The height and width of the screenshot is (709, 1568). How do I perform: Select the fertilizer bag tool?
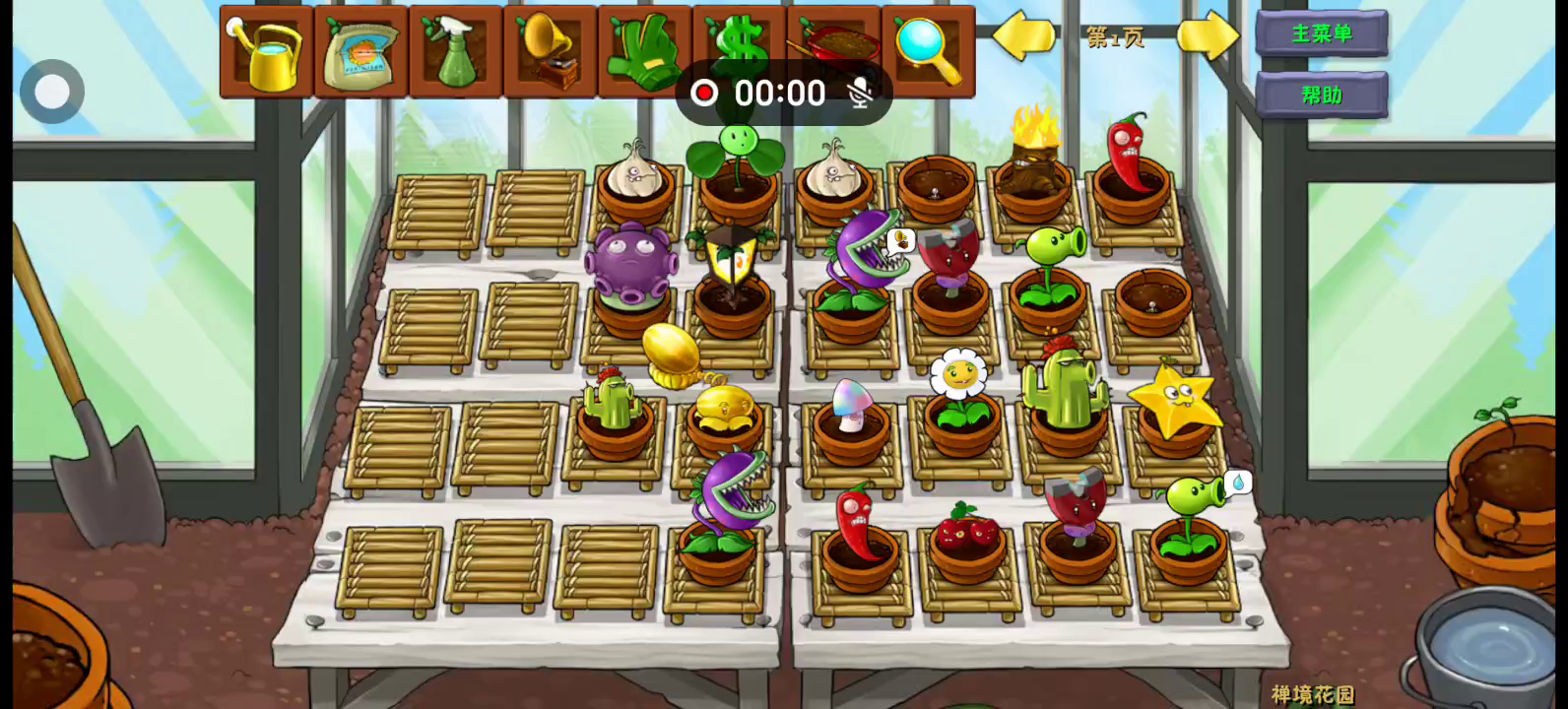point(360,52)
